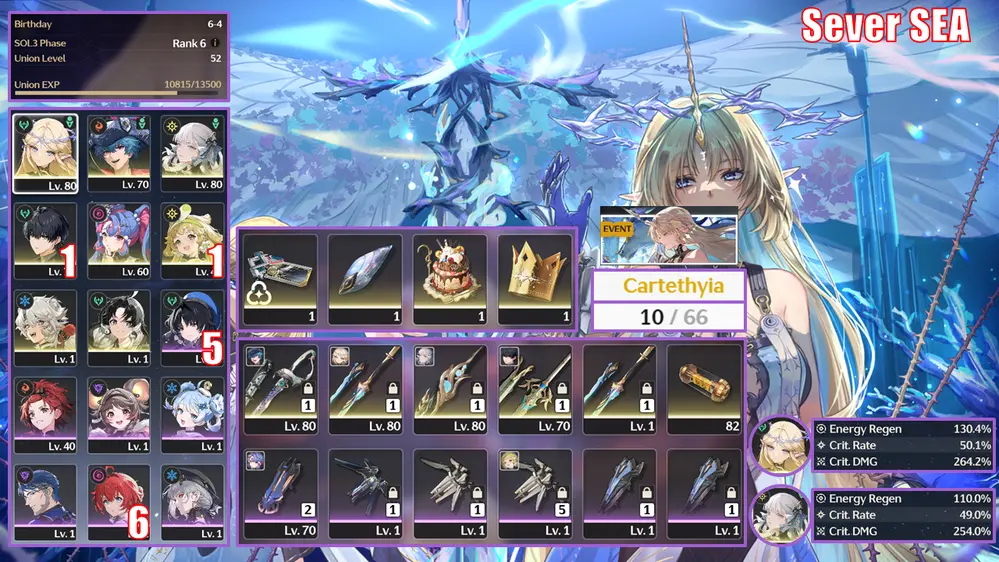Select the masked blue-haired man portrait
Screen dimensions: 999x562
coord(45,497)
